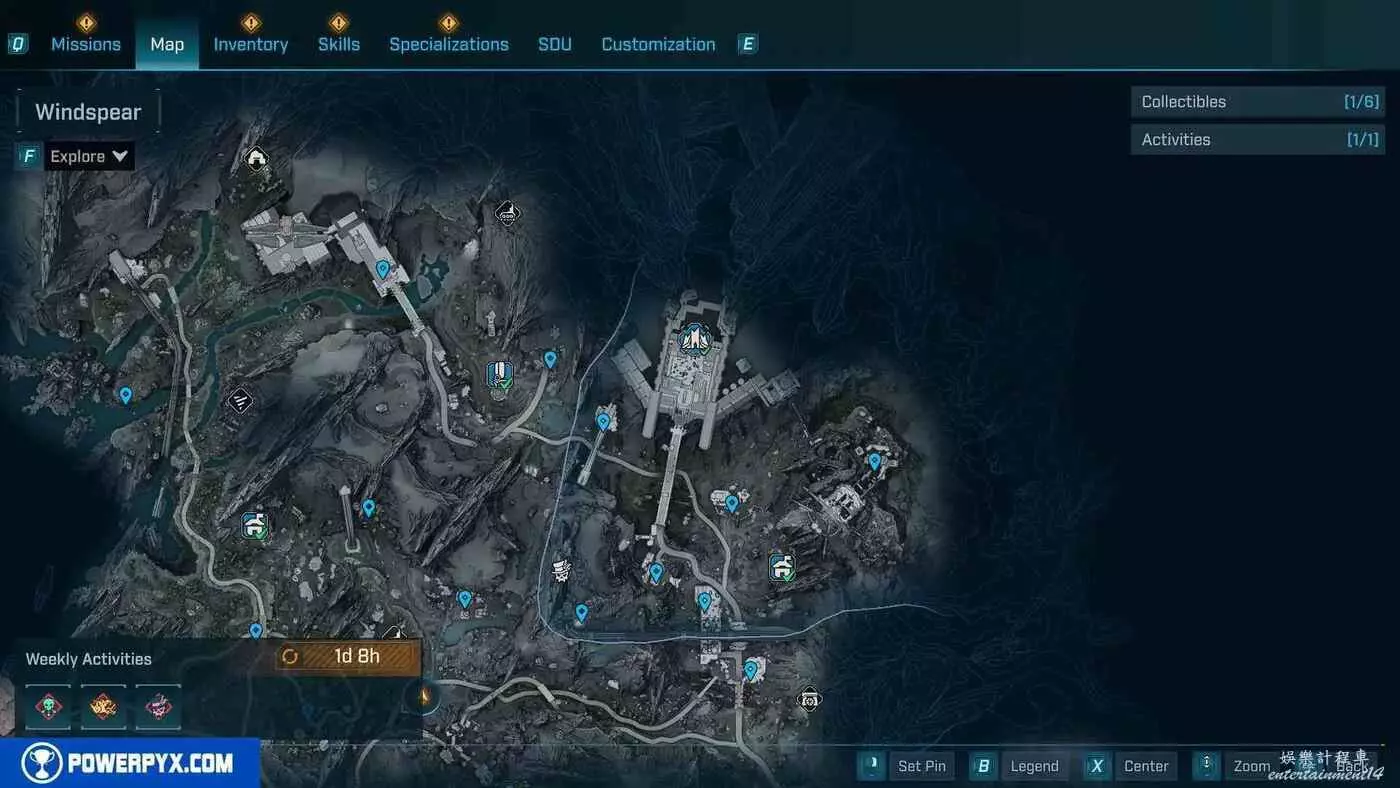
Task: Switch to the Missions tab
Action: (x=86, y=44)
